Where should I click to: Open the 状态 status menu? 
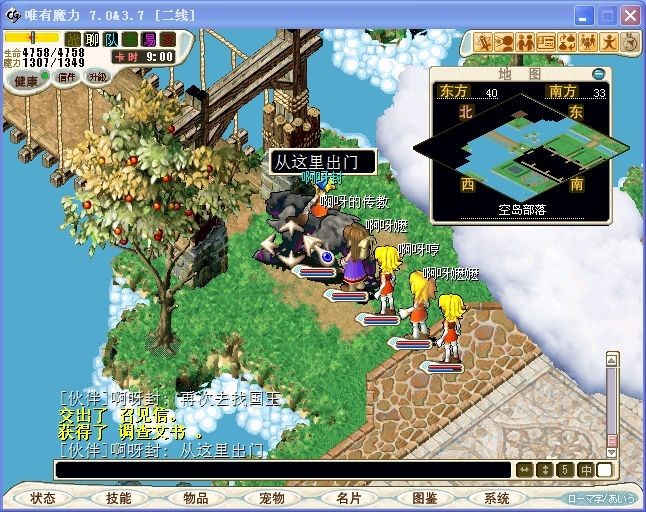click(42, 498)
